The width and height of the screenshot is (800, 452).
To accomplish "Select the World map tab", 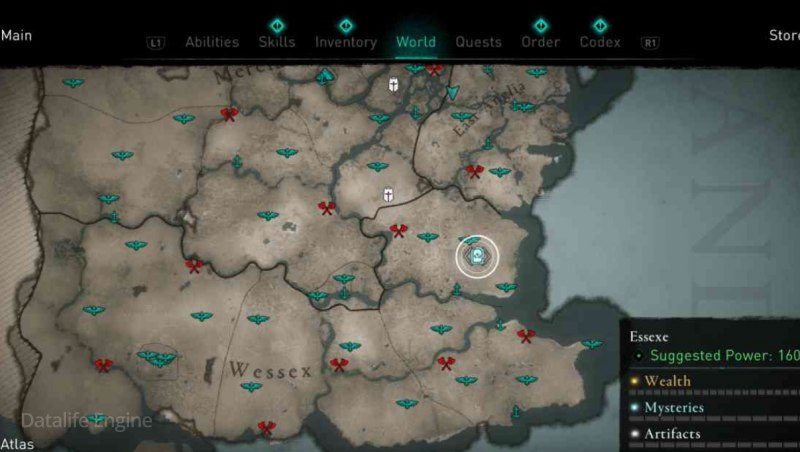I will tap(415, 42).
